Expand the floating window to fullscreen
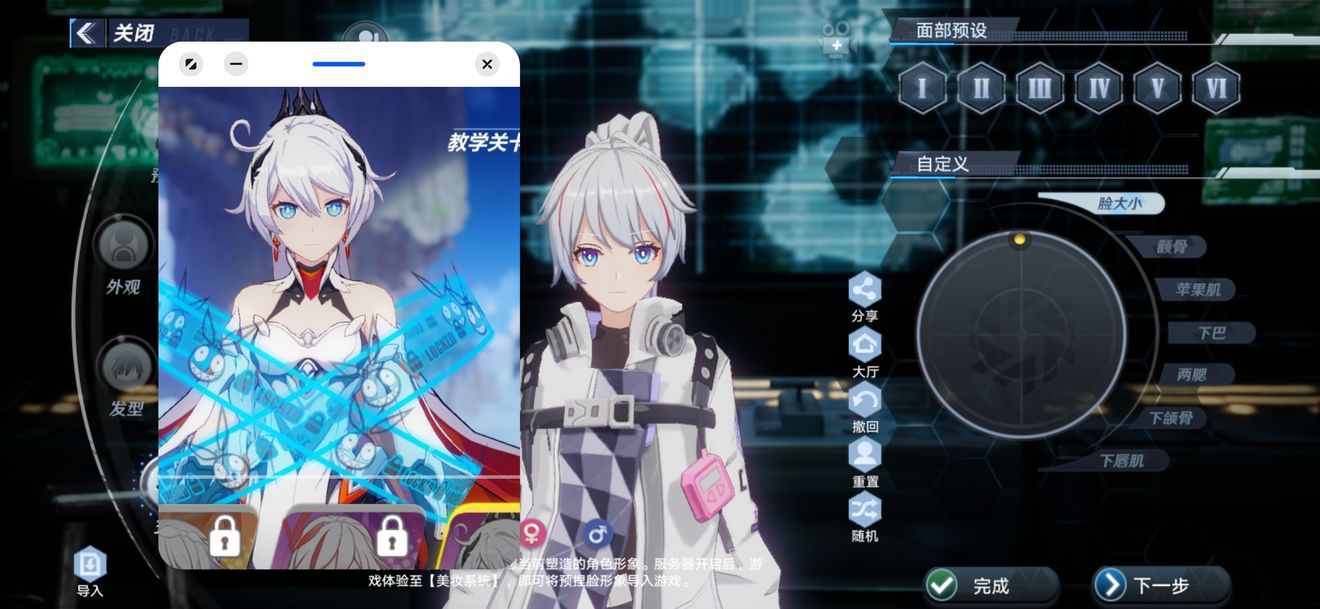 pos(191,65)
